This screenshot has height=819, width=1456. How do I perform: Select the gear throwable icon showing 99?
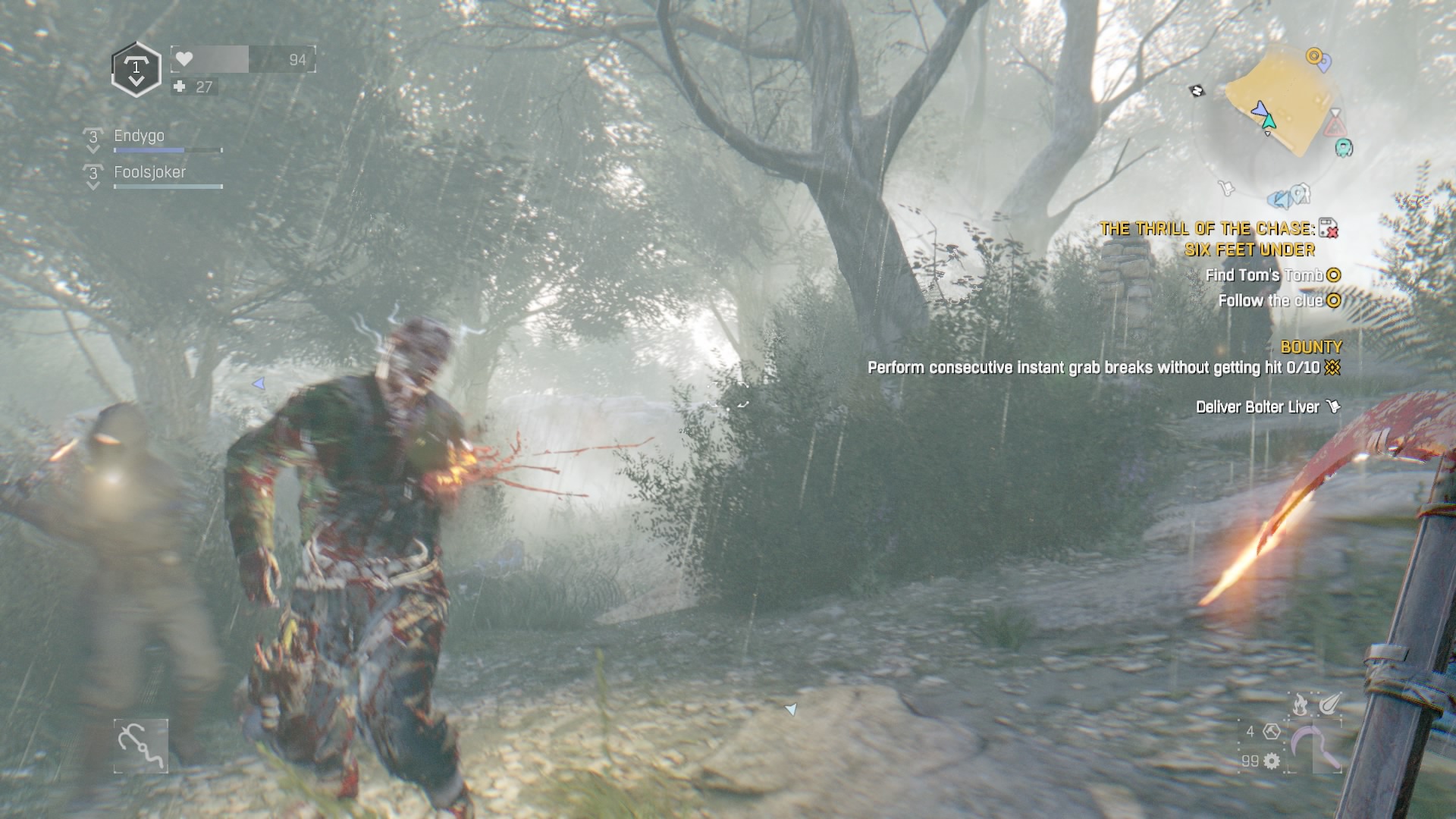click(1270, 762)
